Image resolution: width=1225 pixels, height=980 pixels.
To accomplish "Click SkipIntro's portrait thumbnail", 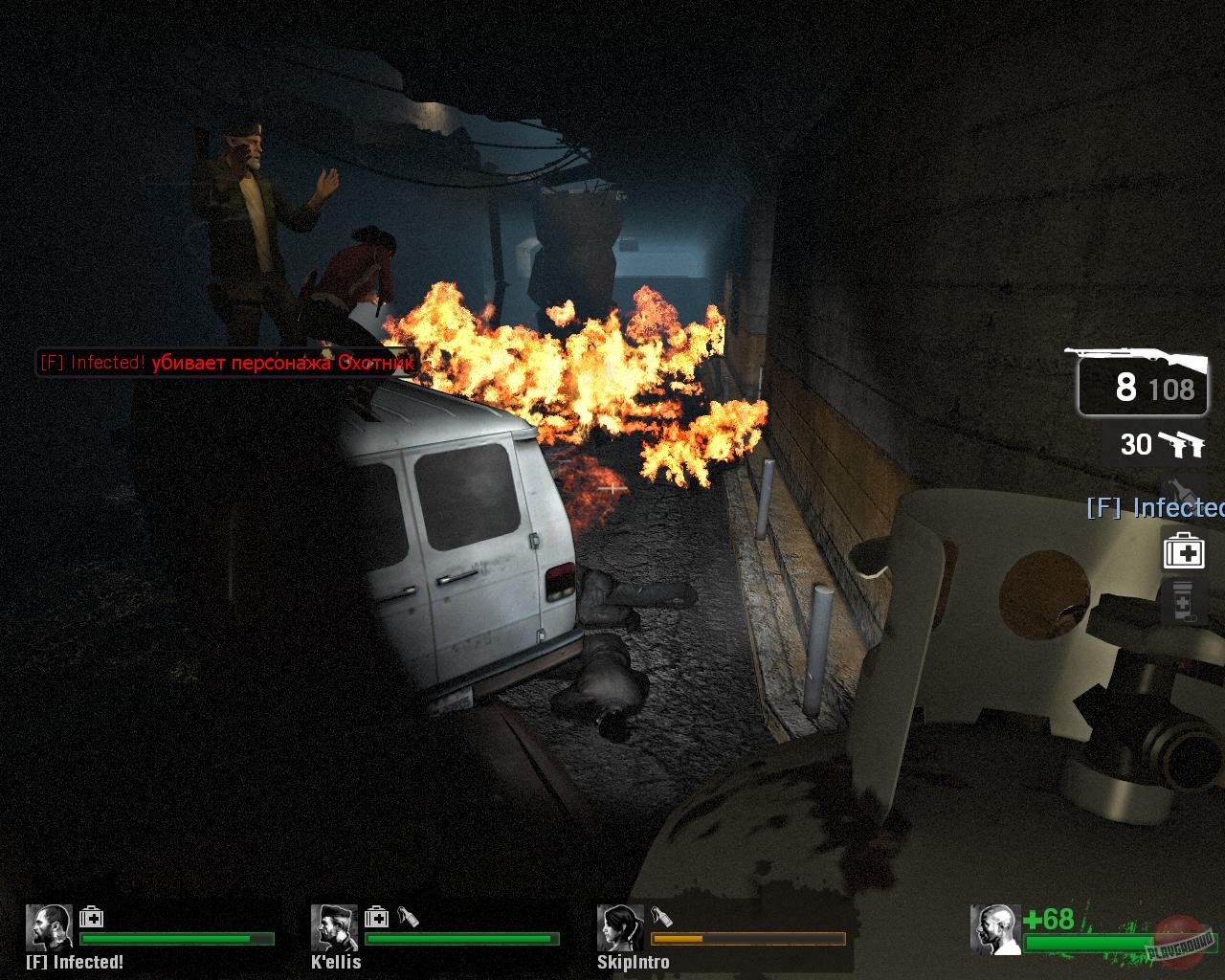I will 622,928.
